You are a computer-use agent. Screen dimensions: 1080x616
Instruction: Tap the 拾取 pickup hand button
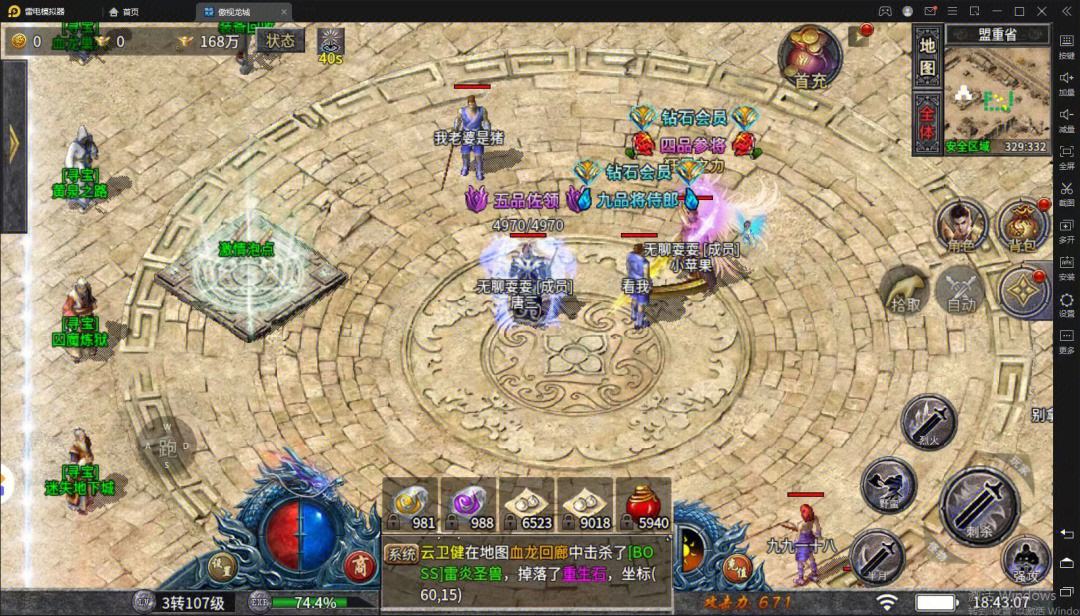click(x=905, y=291)
